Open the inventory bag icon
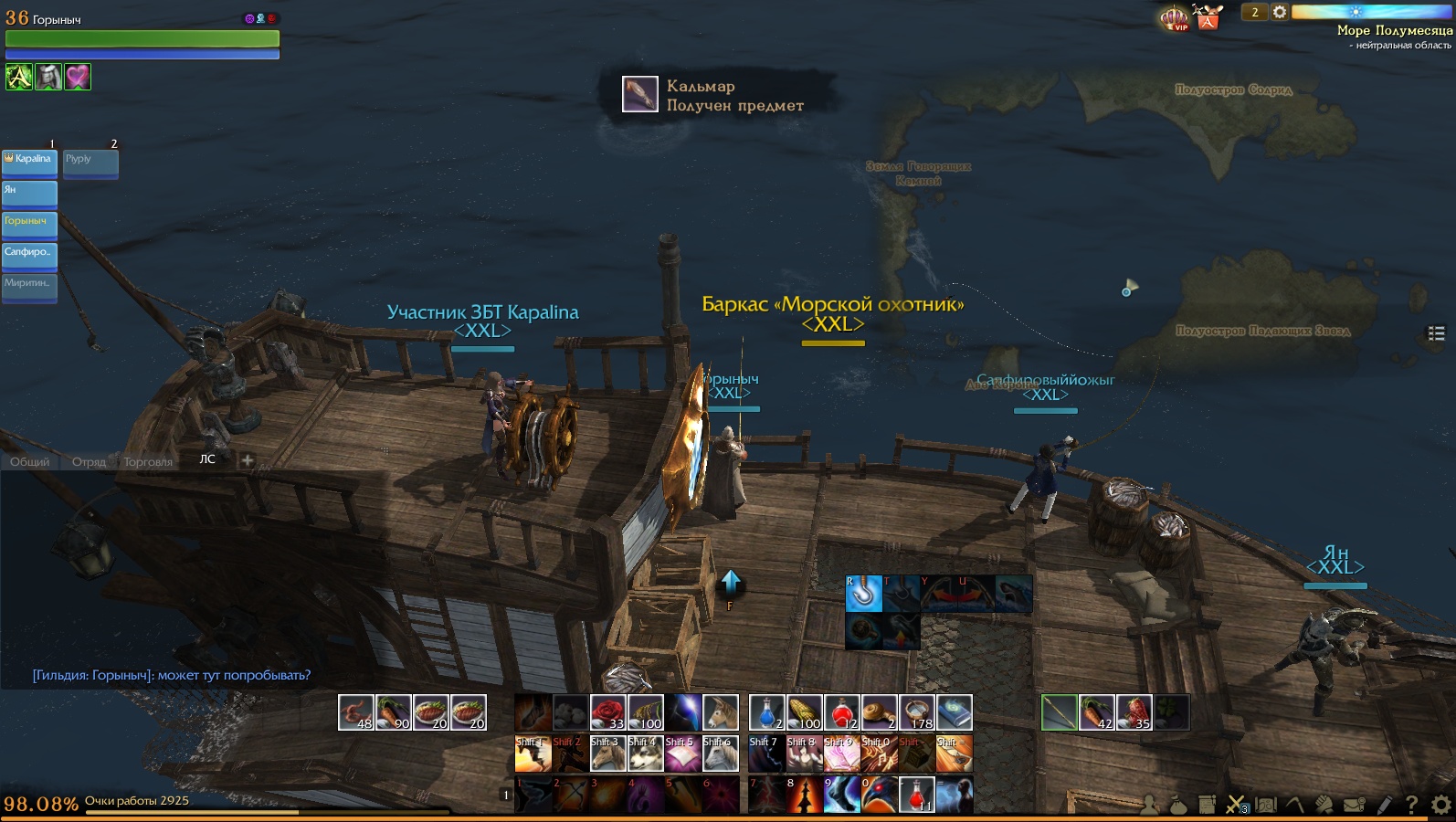The image size is (1456, 822). 1177,805
